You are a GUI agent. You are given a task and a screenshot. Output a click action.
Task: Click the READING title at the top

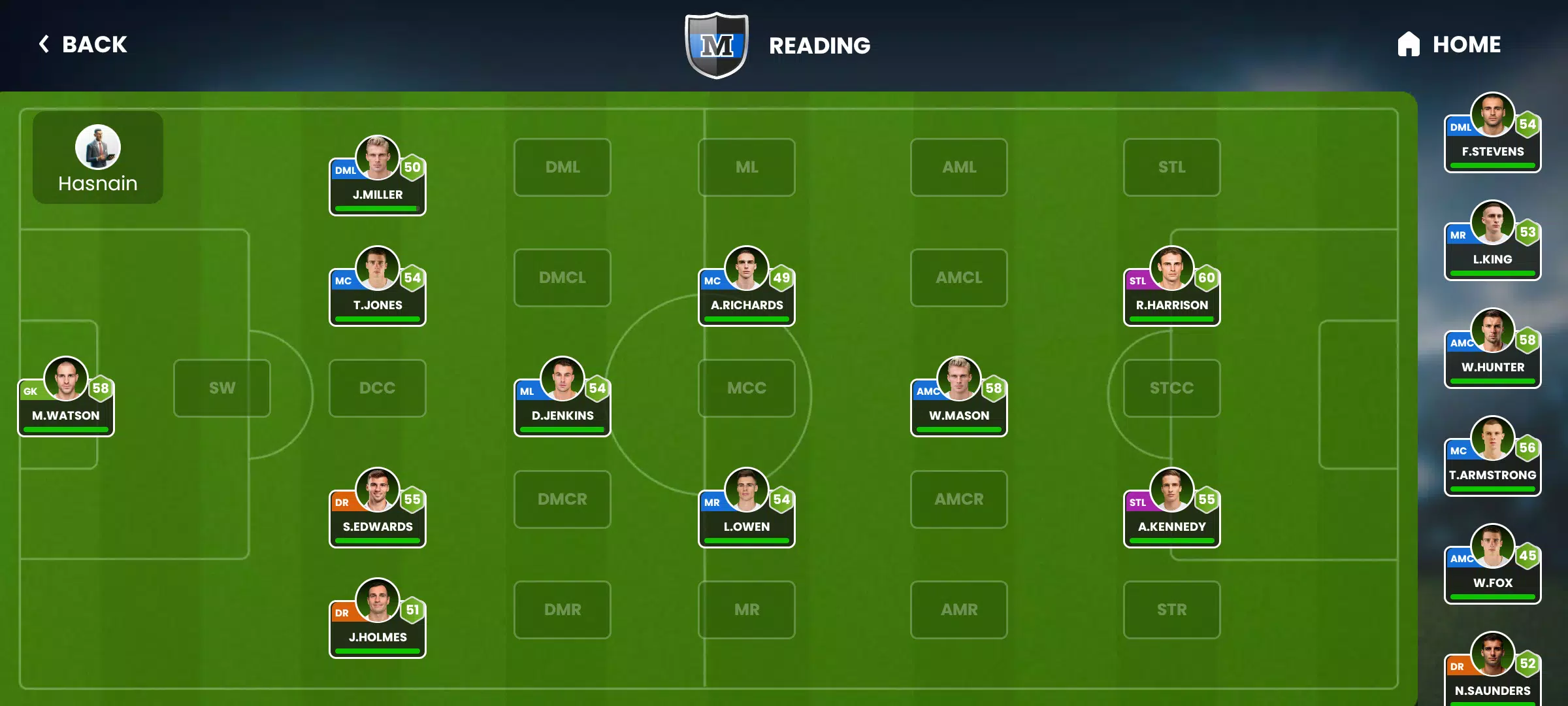(x=820, y=44)
